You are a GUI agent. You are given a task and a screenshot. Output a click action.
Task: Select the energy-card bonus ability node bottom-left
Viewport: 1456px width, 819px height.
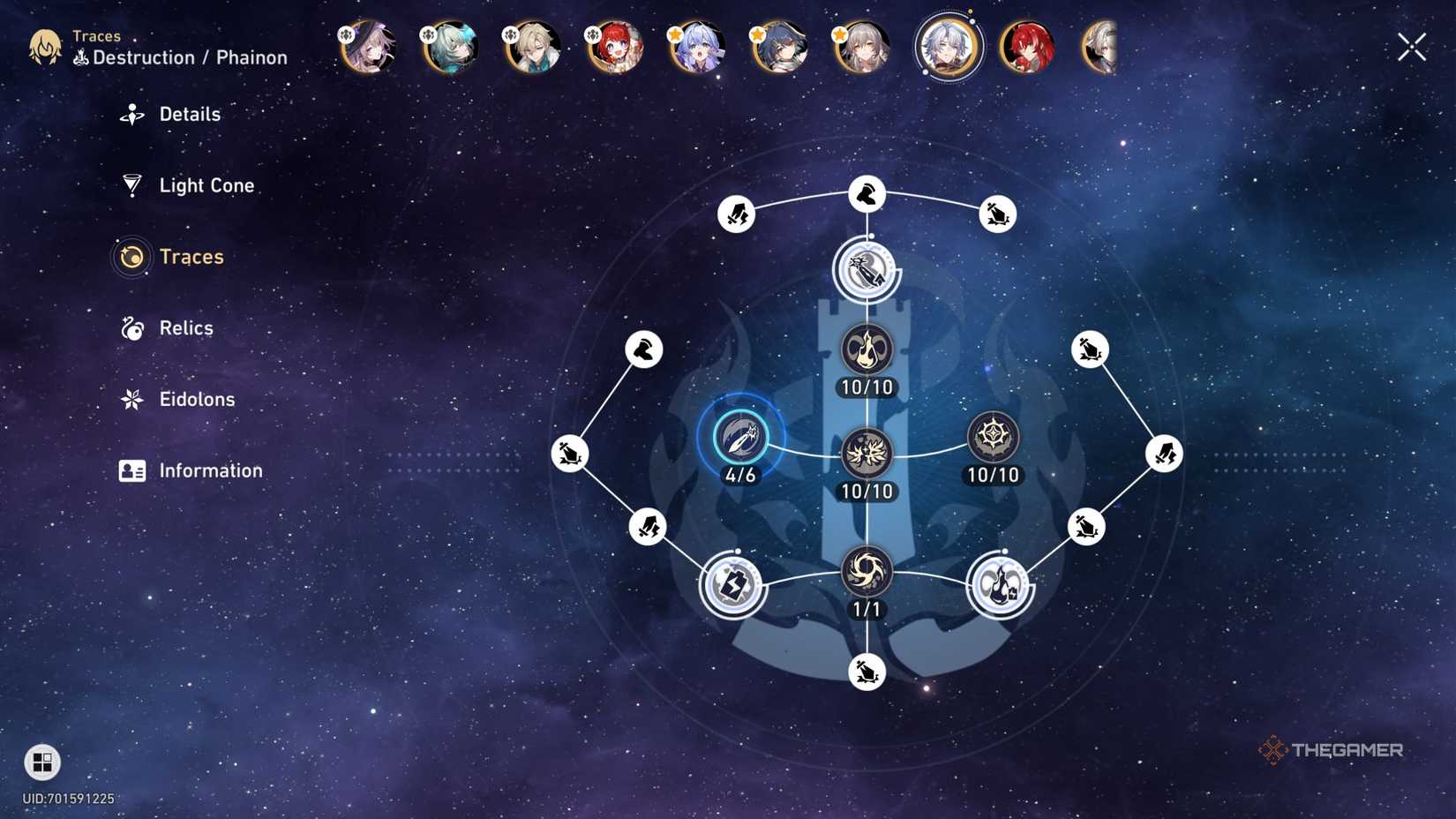tap(734, 582)
